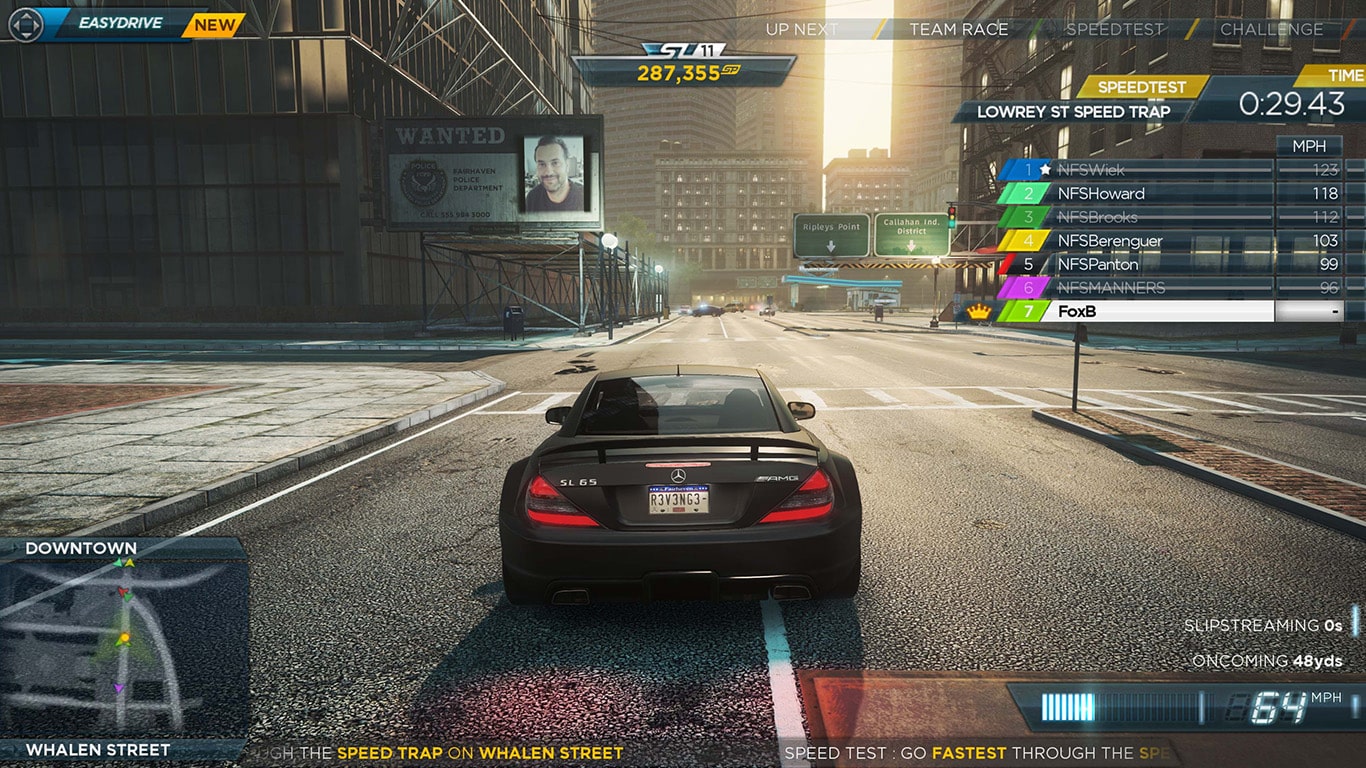Click the star beside NFSWick's name

click(1046, 170)
